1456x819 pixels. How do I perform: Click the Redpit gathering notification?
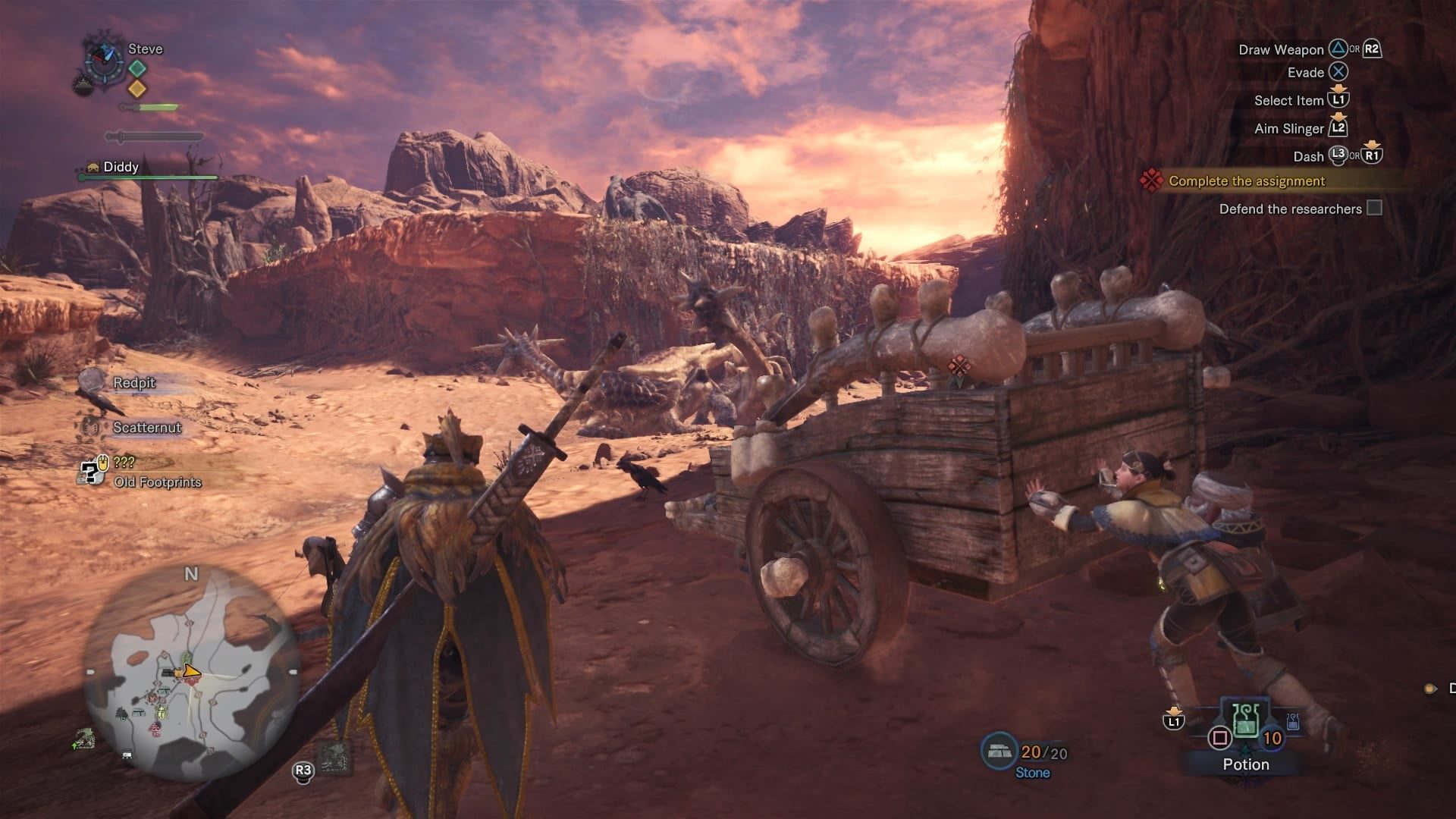pos(133,383)
